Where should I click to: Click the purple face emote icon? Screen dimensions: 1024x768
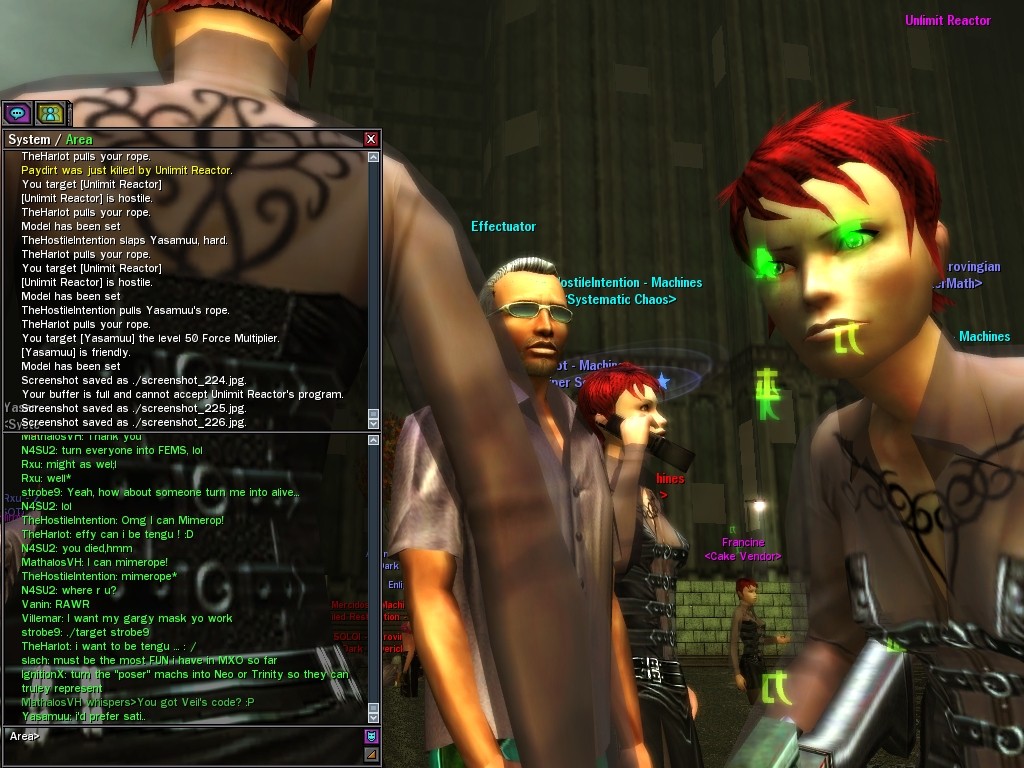click(x=371, y=737)
